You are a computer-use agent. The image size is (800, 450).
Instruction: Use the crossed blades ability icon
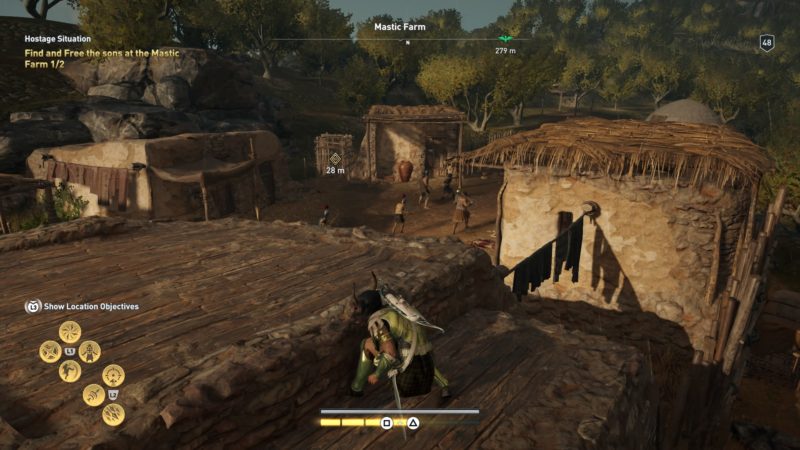pyautogui.click(x=50, y=351)
